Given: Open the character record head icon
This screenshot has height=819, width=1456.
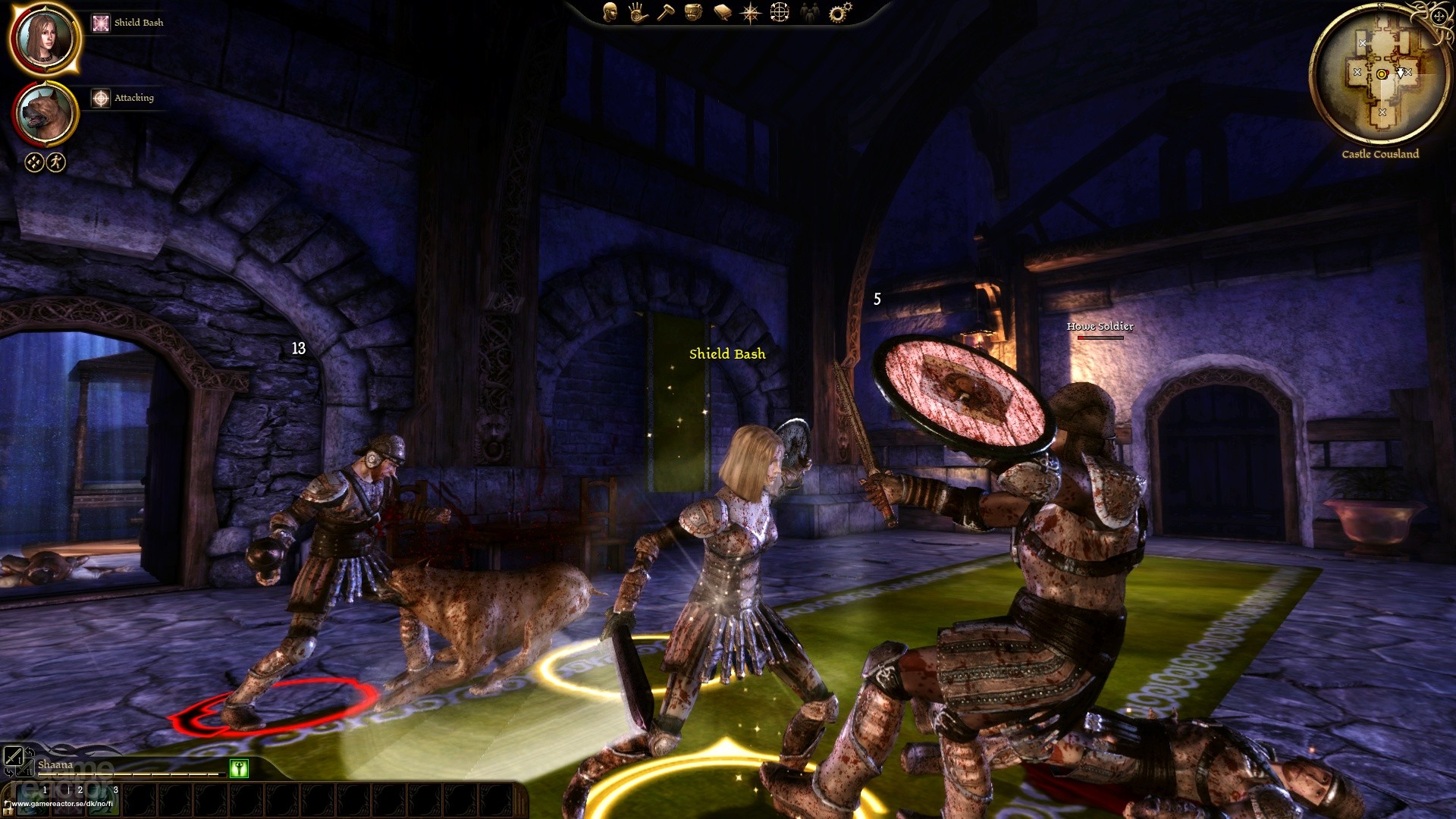Looking at the screenshot, I should tap(610, 11).
